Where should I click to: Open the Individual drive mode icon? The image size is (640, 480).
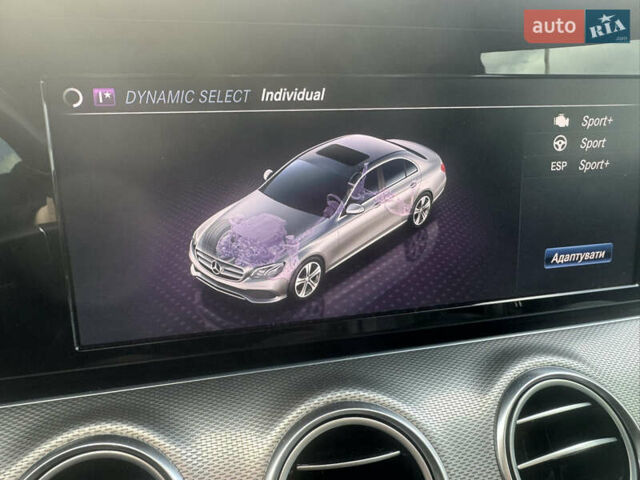pyautogui.click(x=104, y=97)
